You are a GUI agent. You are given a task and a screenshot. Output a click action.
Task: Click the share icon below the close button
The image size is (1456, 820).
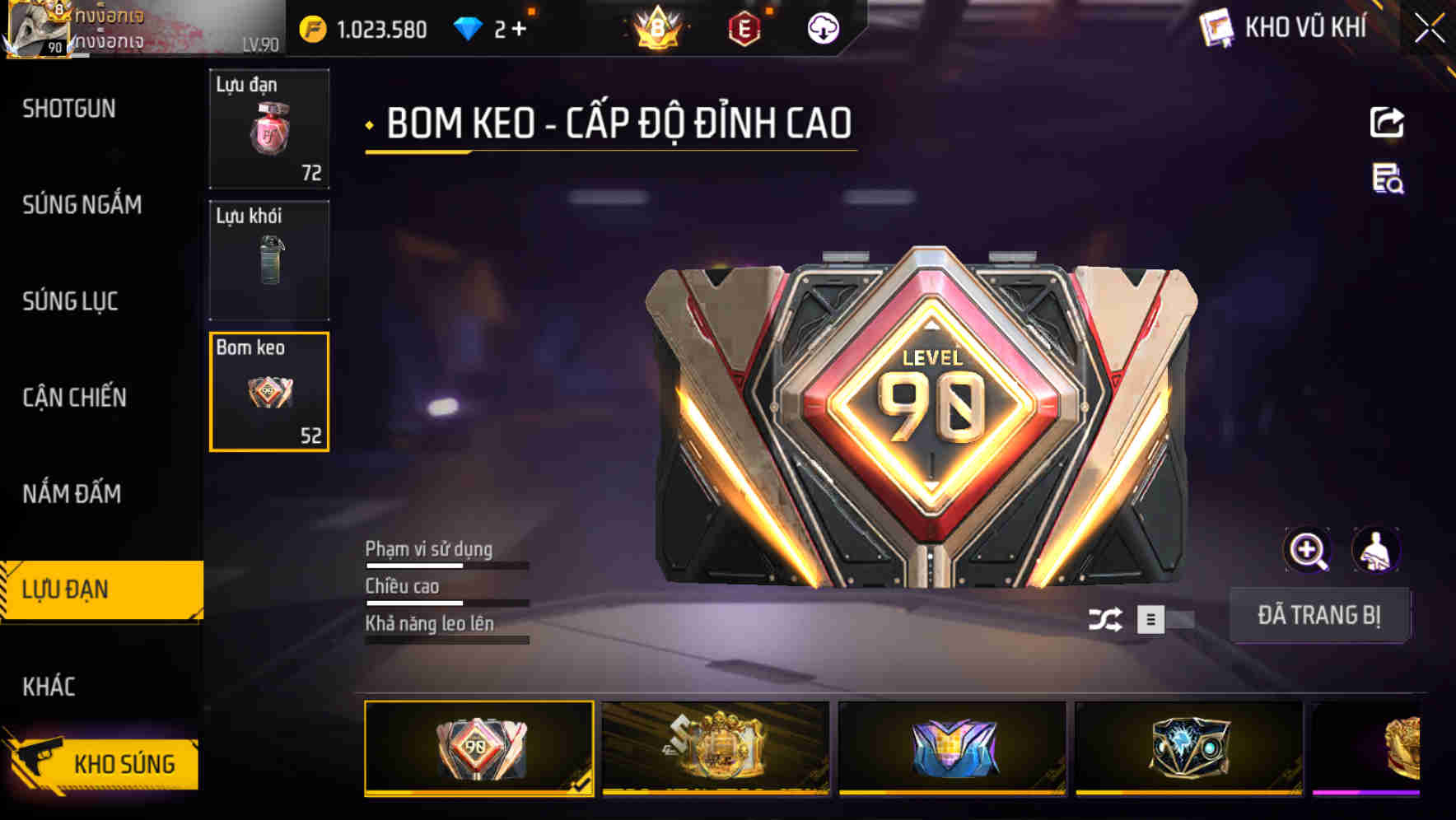1386,122
